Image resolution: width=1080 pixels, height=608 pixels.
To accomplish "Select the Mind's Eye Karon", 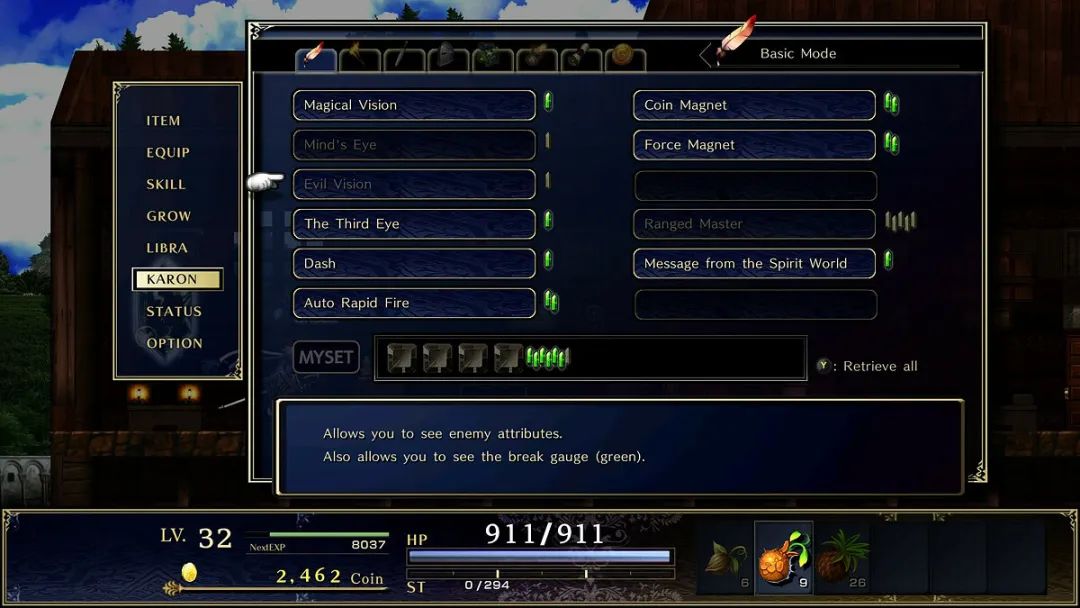I will 414,145.
